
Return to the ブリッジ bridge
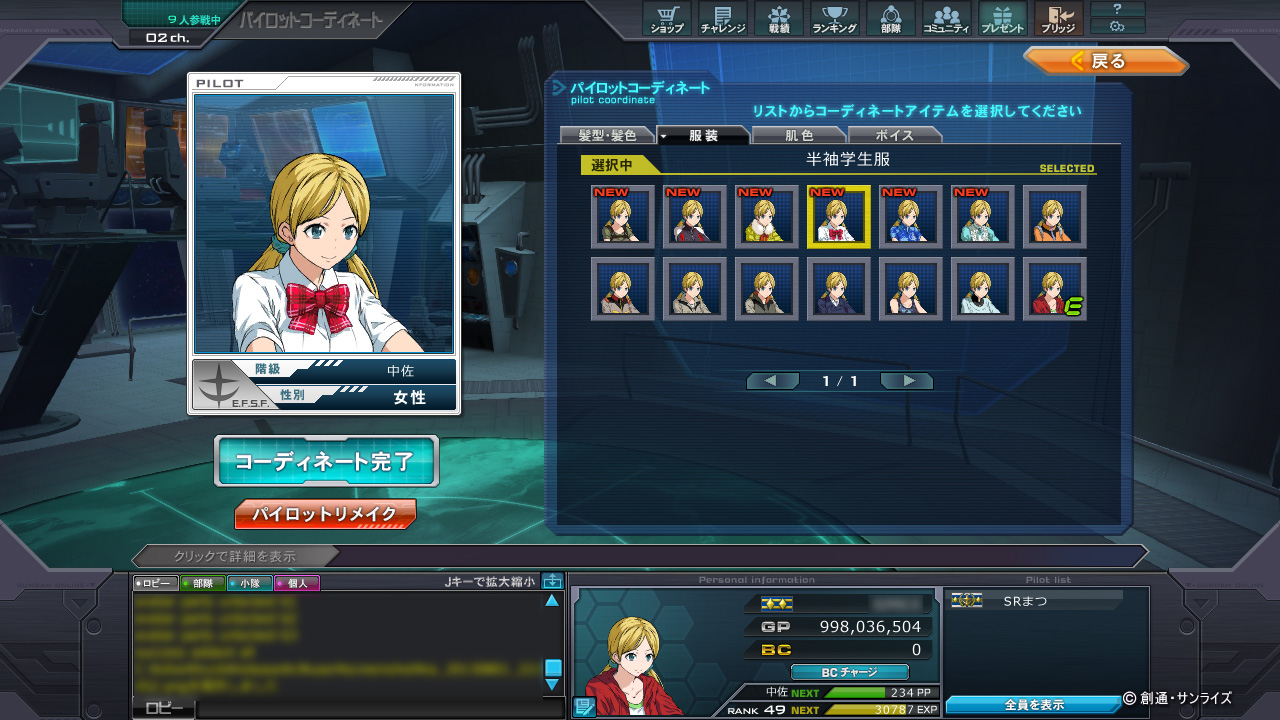[1058, 19]
